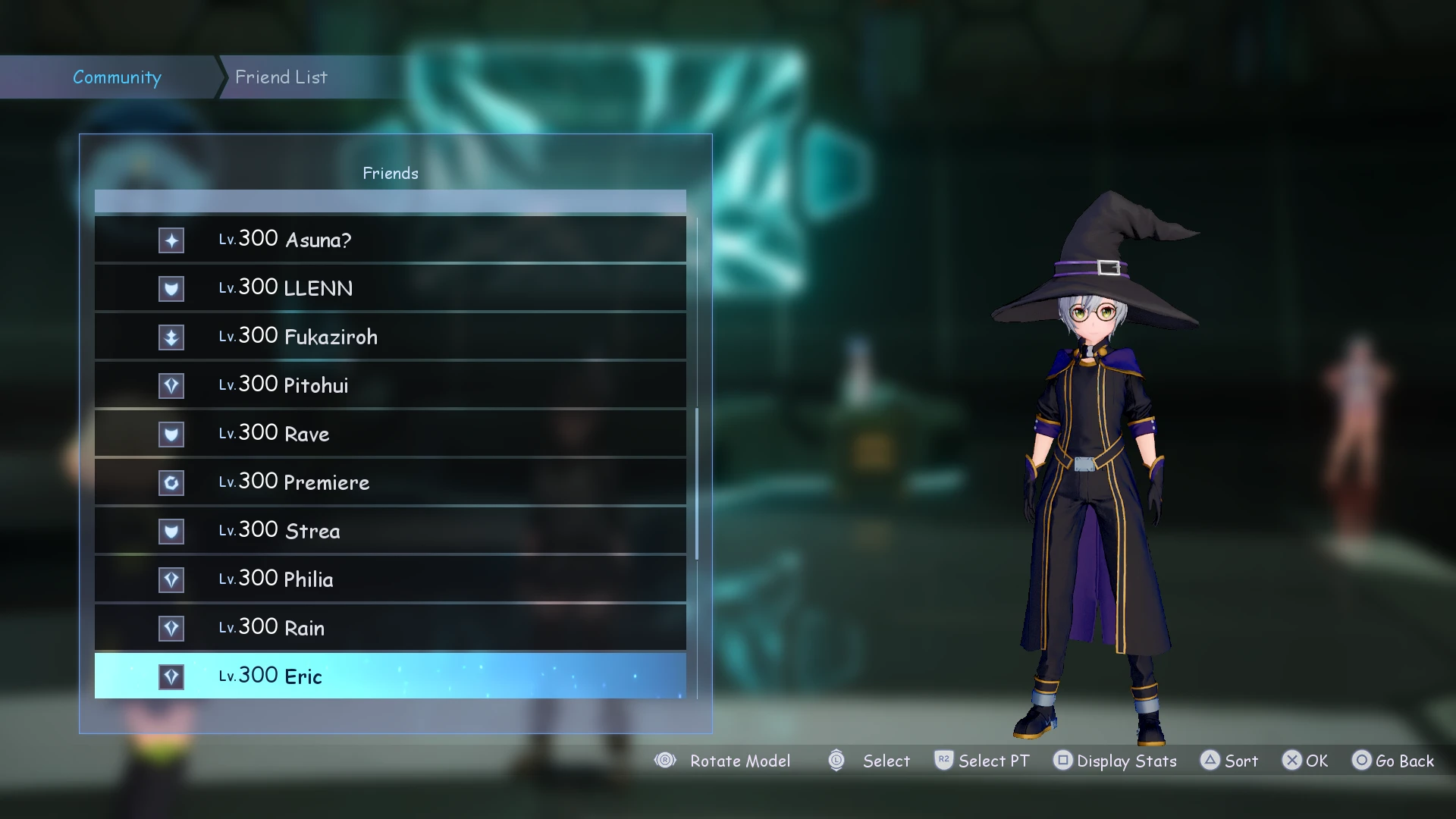Select Philia in the friends list
Viewport: 1456px width, 819px height.
[x=390, y=579]
